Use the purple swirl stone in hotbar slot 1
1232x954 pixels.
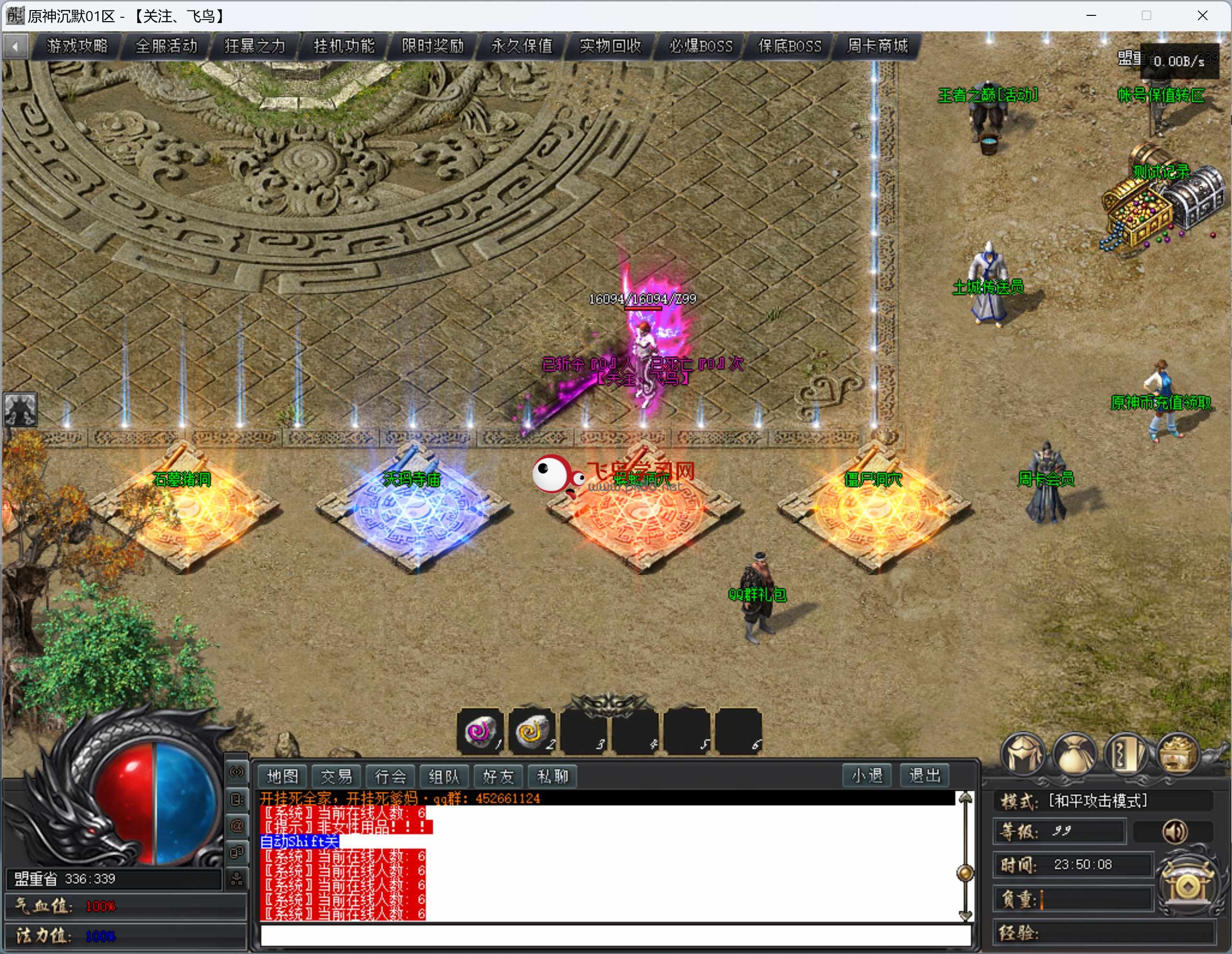[480, 731]
